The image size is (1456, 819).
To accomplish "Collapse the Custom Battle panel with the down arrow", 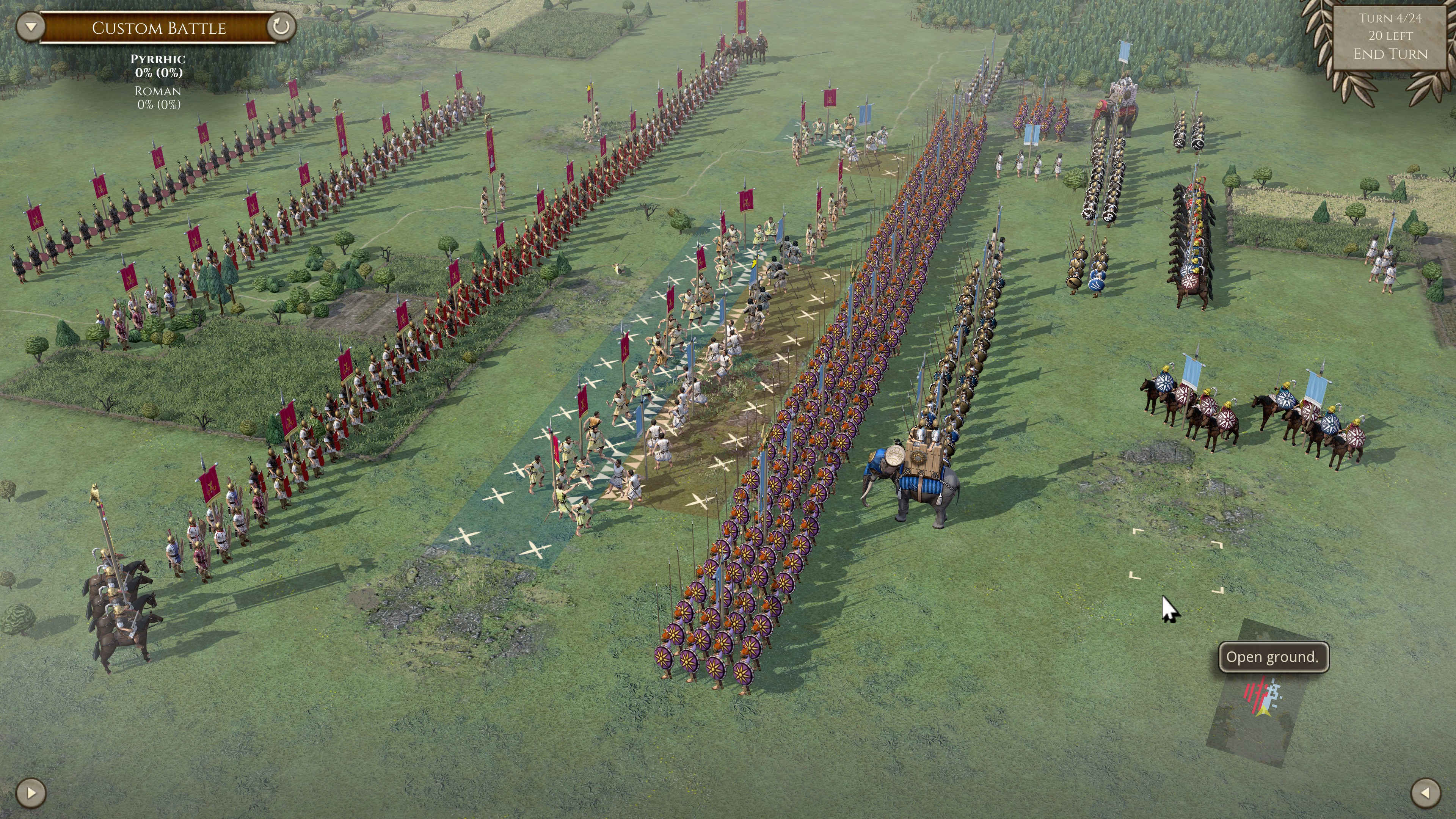I will pyautogui.click(x=30, y=26).
